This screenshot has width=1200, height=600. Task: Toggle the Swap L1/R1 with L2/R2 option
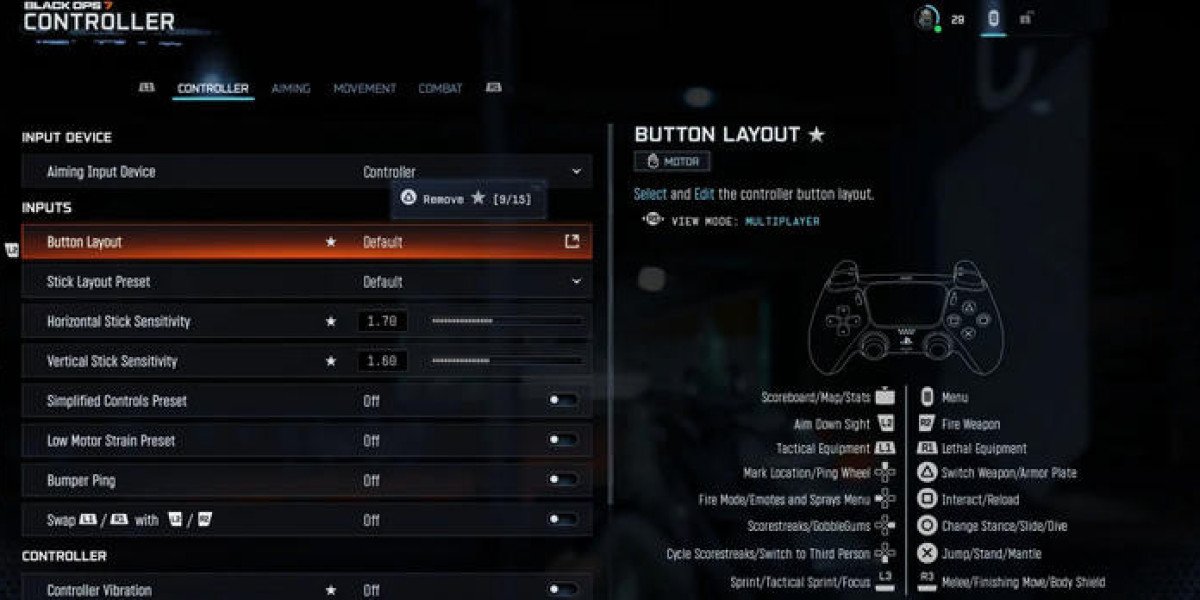coord(563,520)
